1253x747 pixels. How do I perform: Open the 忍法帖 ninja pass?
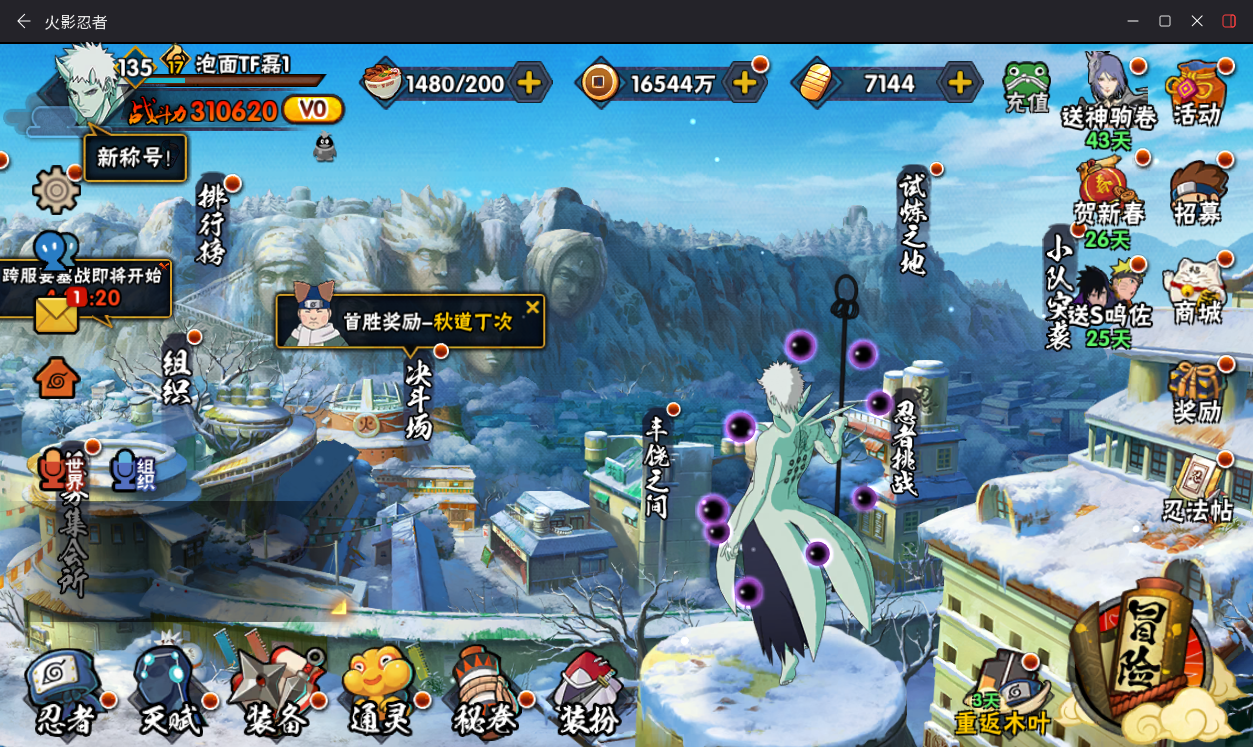point(1197,489)
